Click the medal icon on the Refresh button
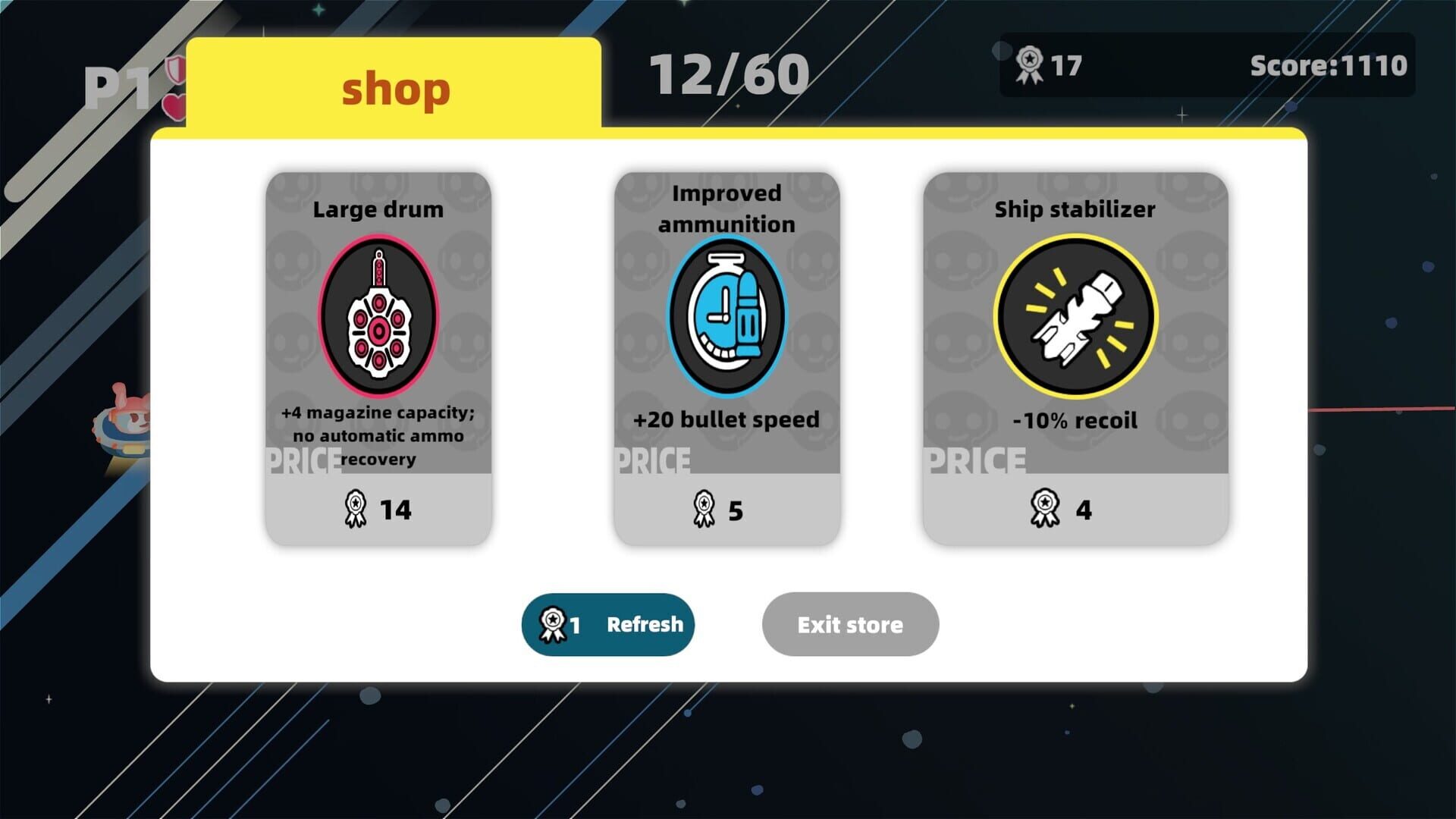This screenshot has height=819, width=1456. click(553, 624)
